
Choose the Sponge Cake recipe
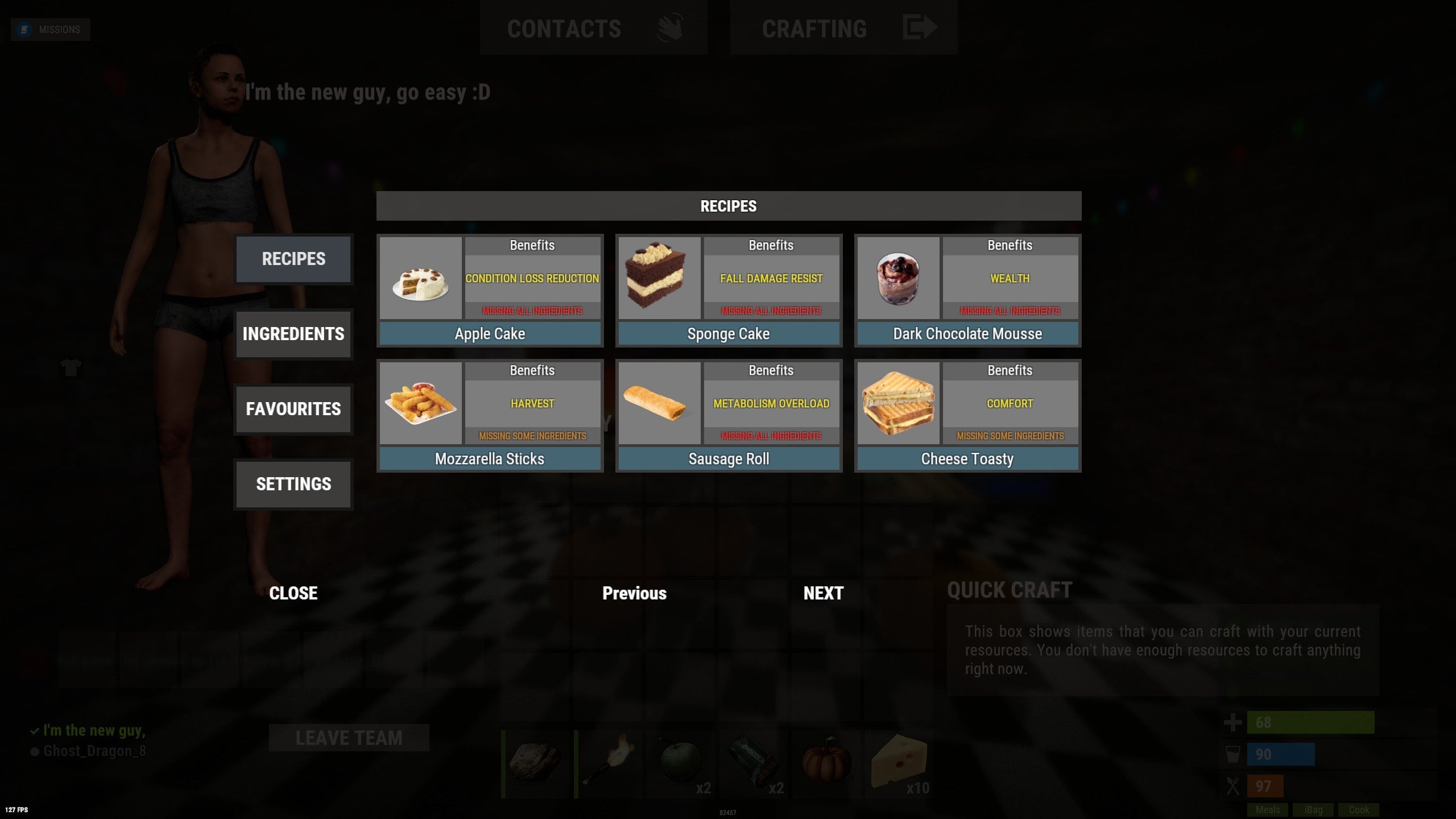(729, 334)
